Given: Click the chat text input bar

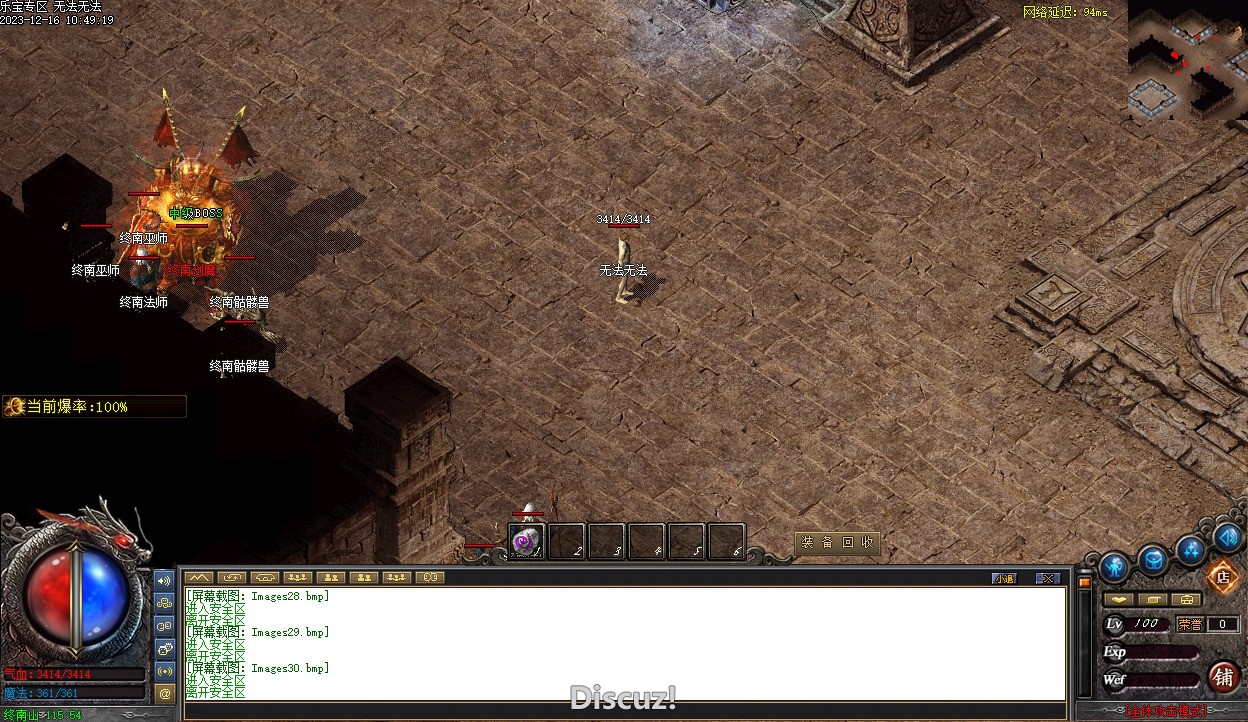Looking at the screenshot, I should (620, 711).
